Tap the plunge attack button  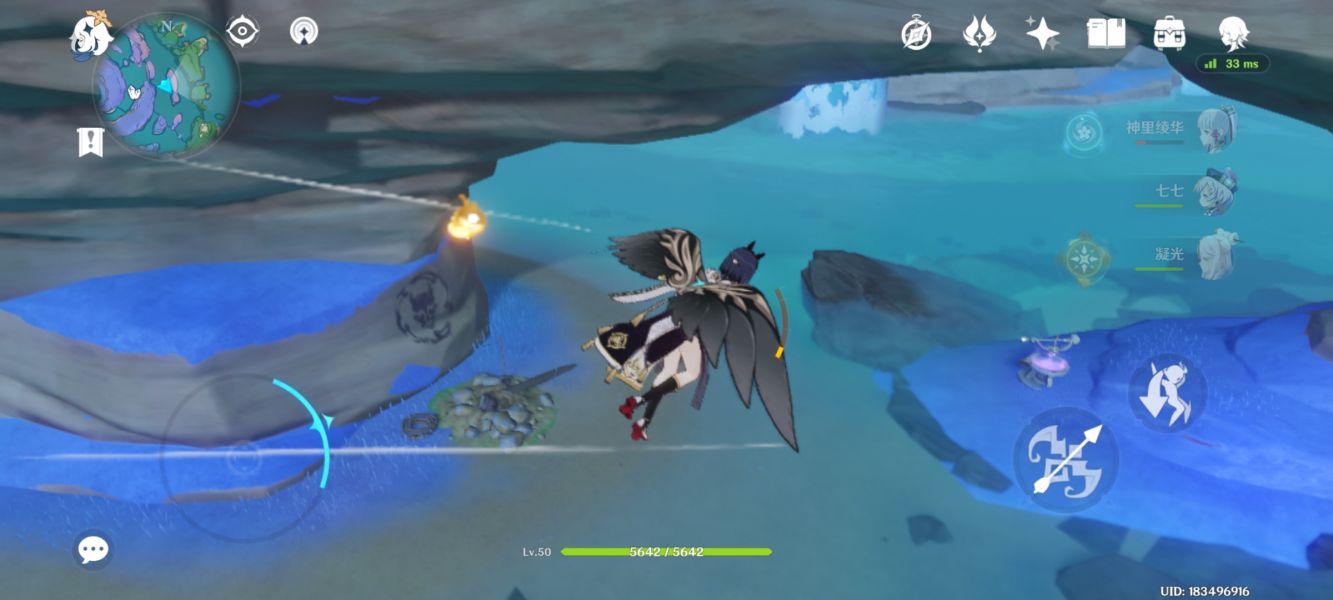tap(1167, 393)
